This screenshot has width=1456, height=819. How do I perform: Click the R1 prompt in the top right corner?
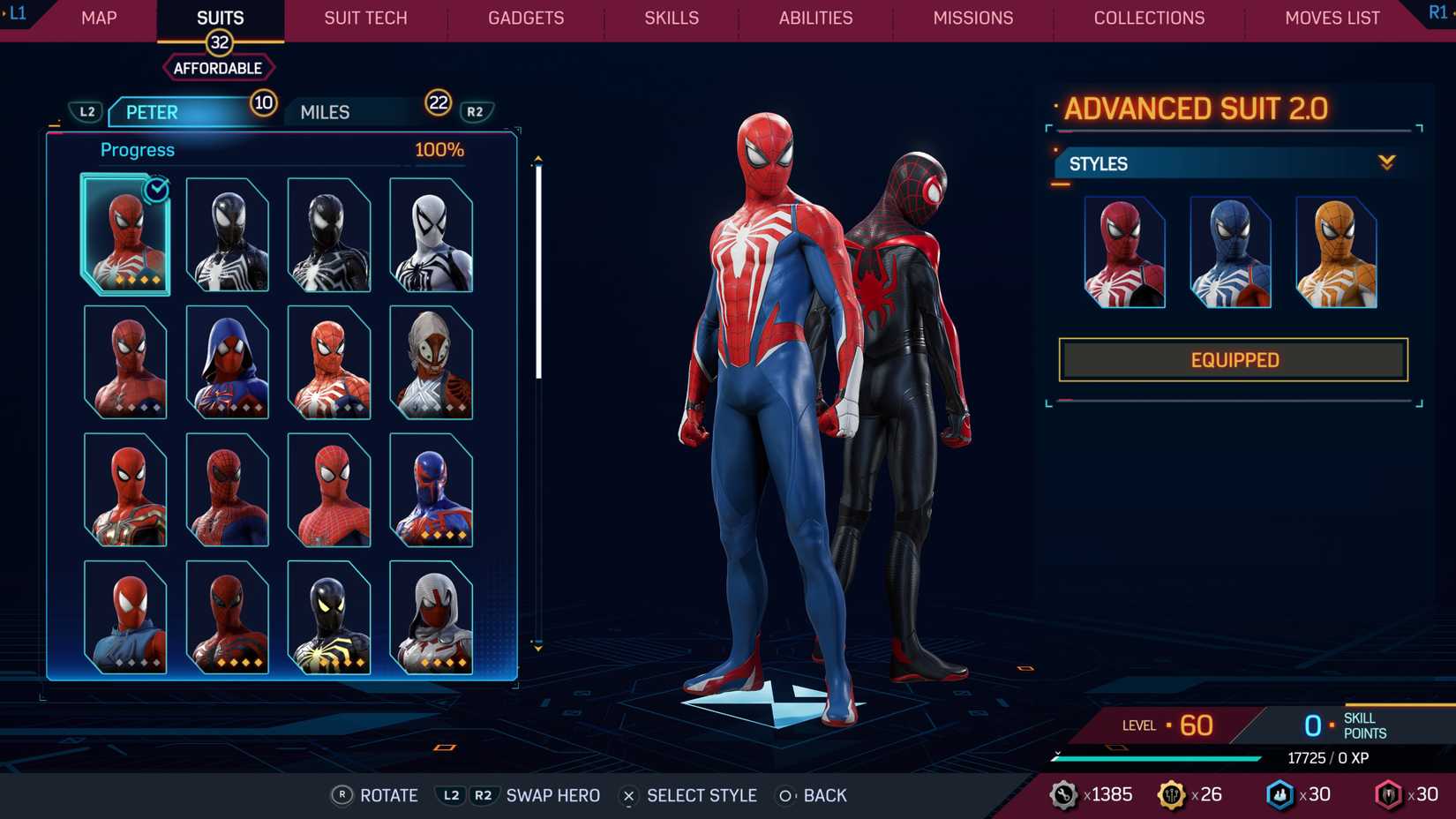coord(1437,12)
